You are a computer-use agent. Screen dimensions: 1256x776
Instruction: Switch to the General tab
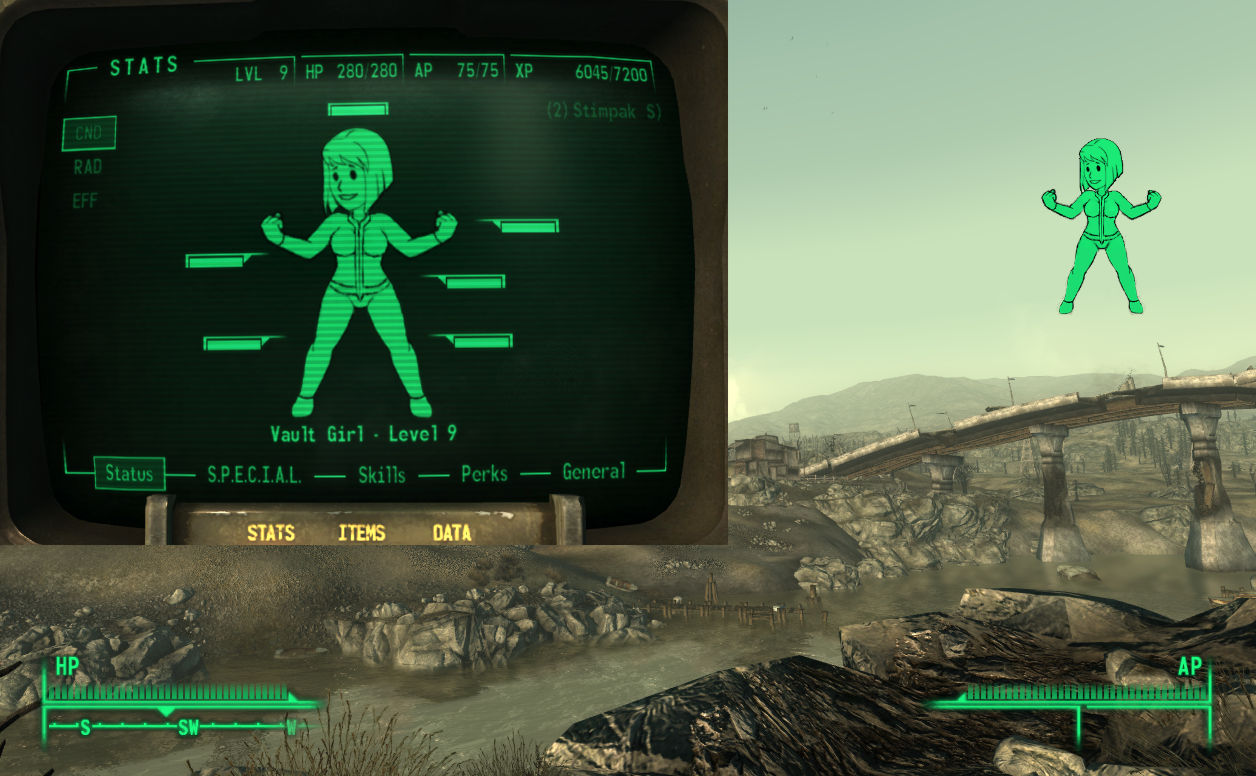click(594, 472)
